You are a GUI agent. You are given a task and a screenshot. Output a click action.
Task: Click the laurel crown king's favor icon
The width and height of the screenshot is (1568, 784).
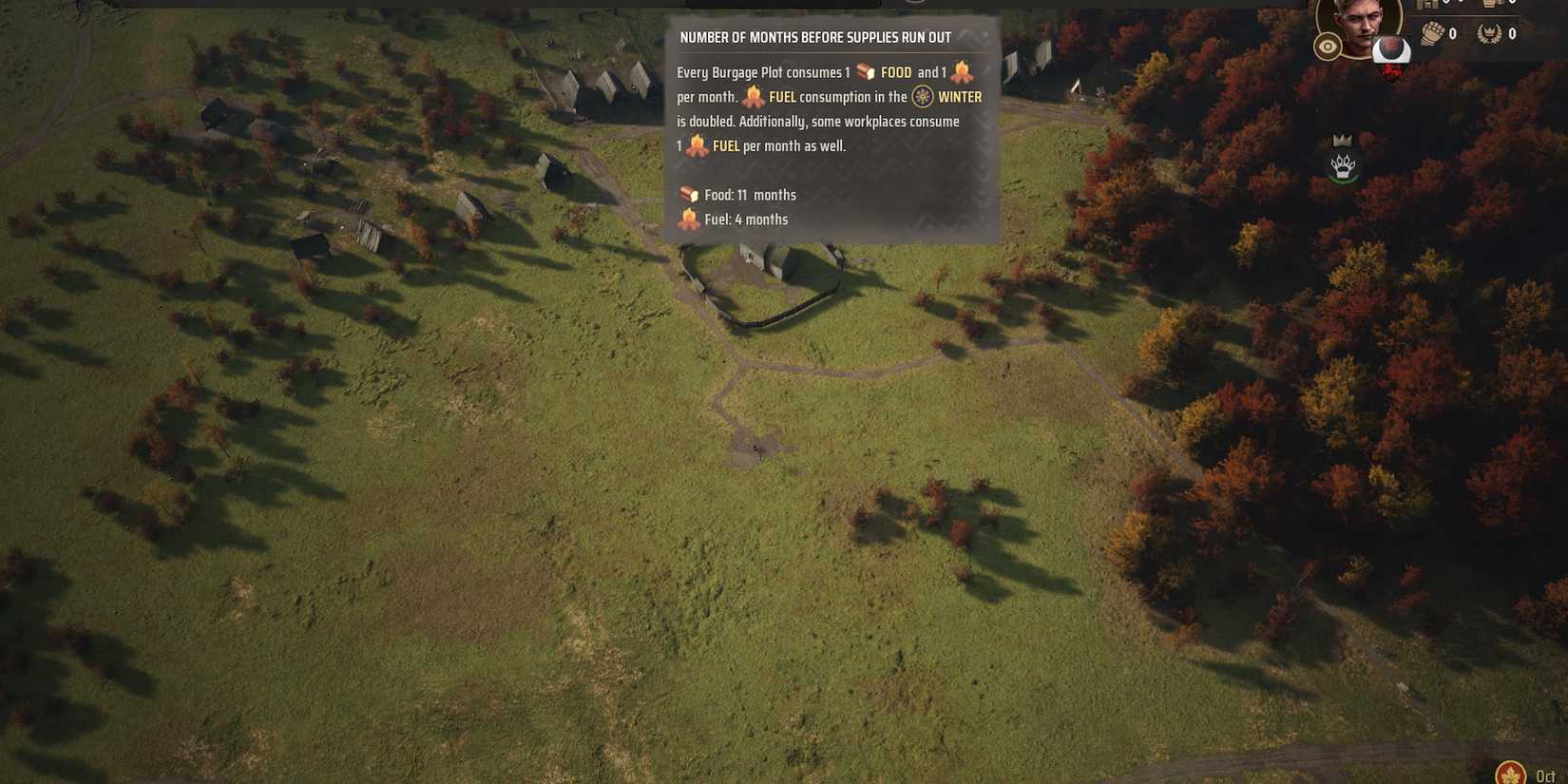click(1488, 34)
